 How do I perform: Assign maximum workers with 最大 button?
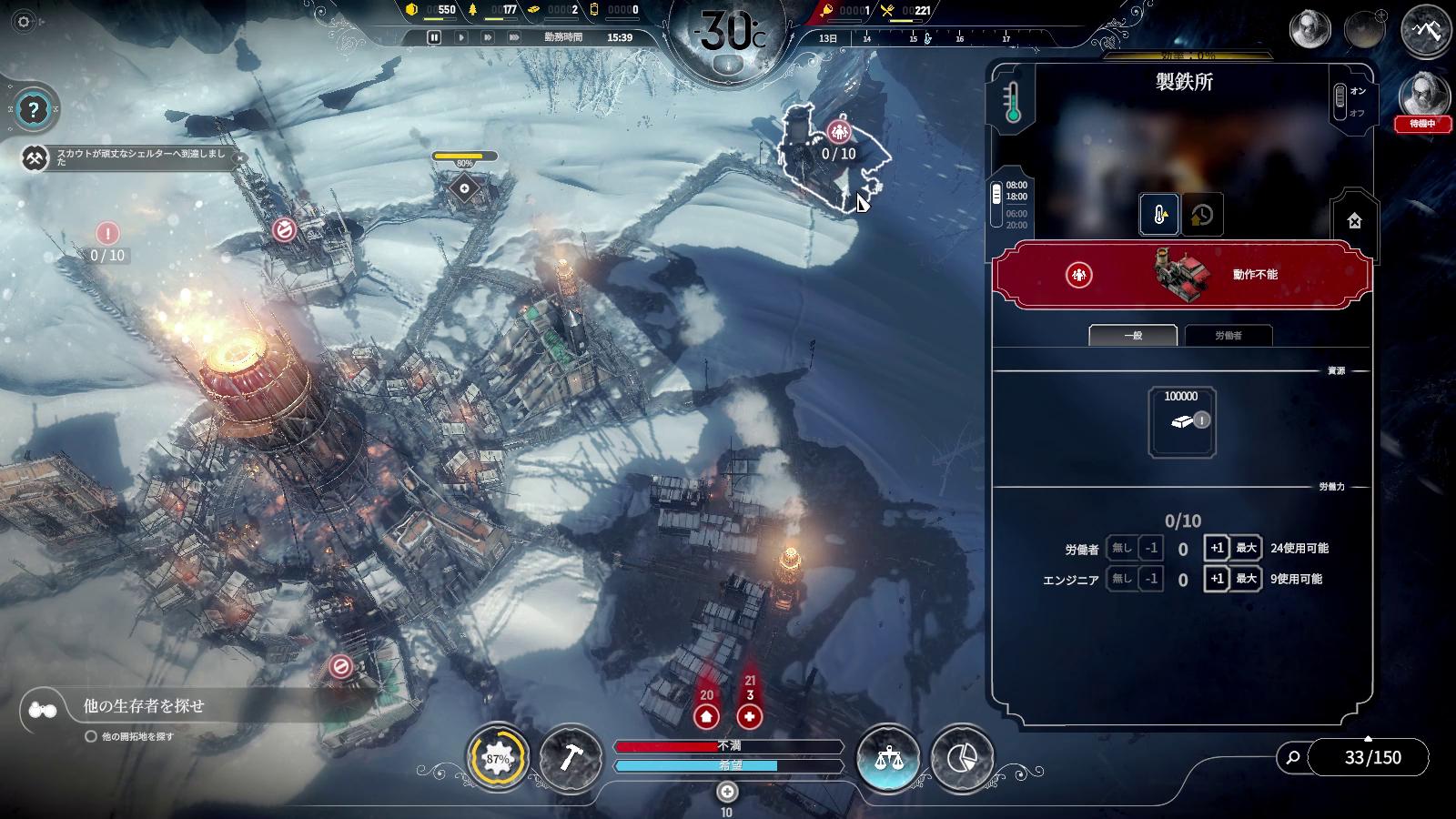coord(1246,549)
